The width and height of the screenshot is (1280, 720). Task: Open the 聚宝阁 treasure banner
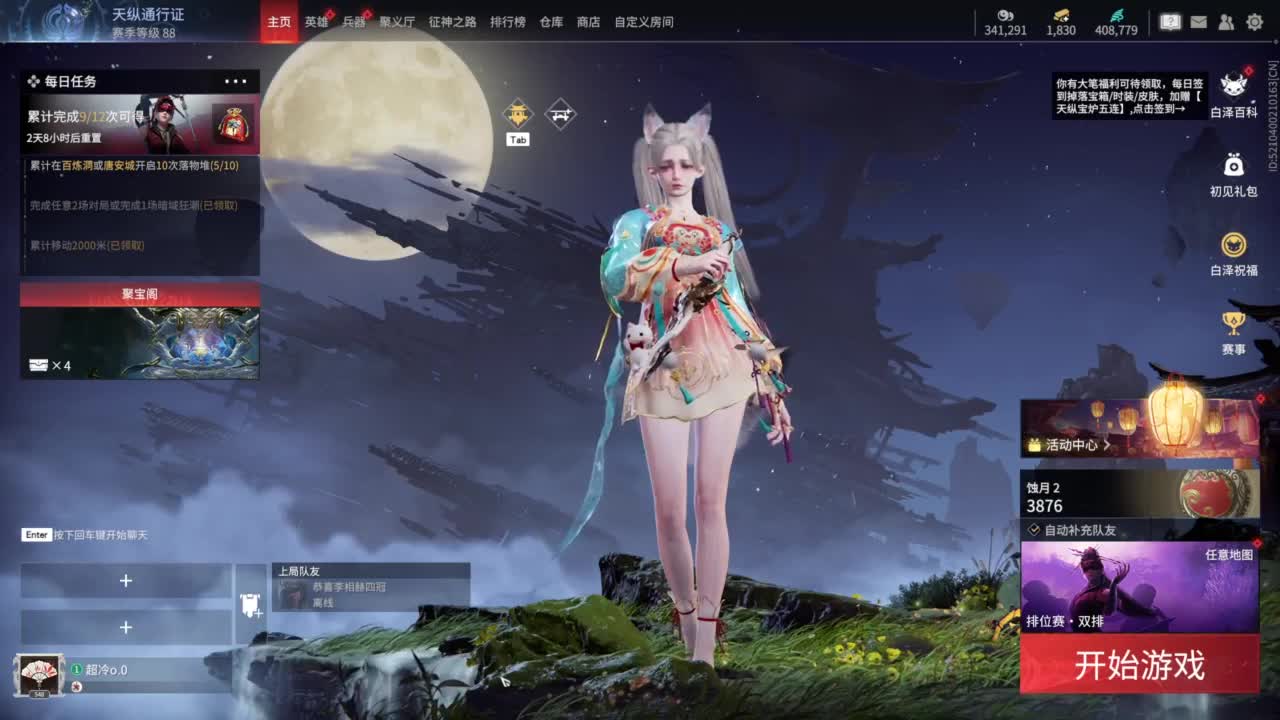click(x=140, y=335)
